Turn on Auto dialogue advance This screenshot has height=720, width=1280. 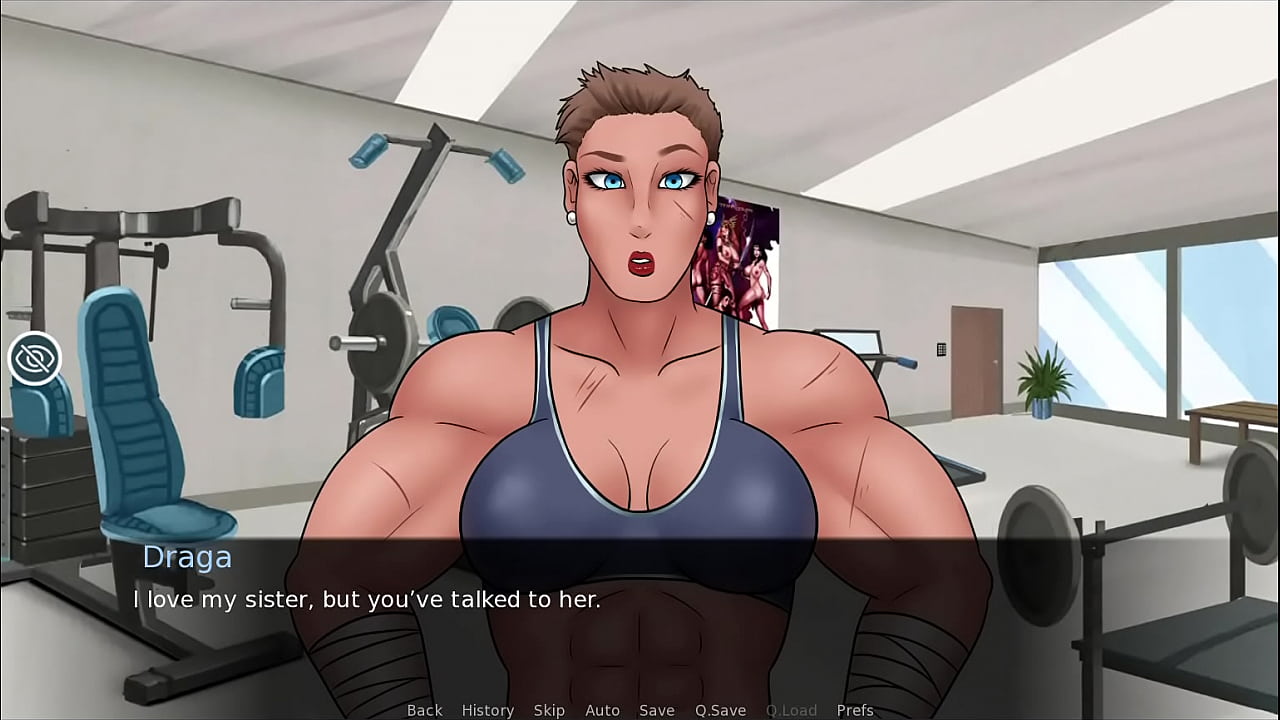pos(602,710)
